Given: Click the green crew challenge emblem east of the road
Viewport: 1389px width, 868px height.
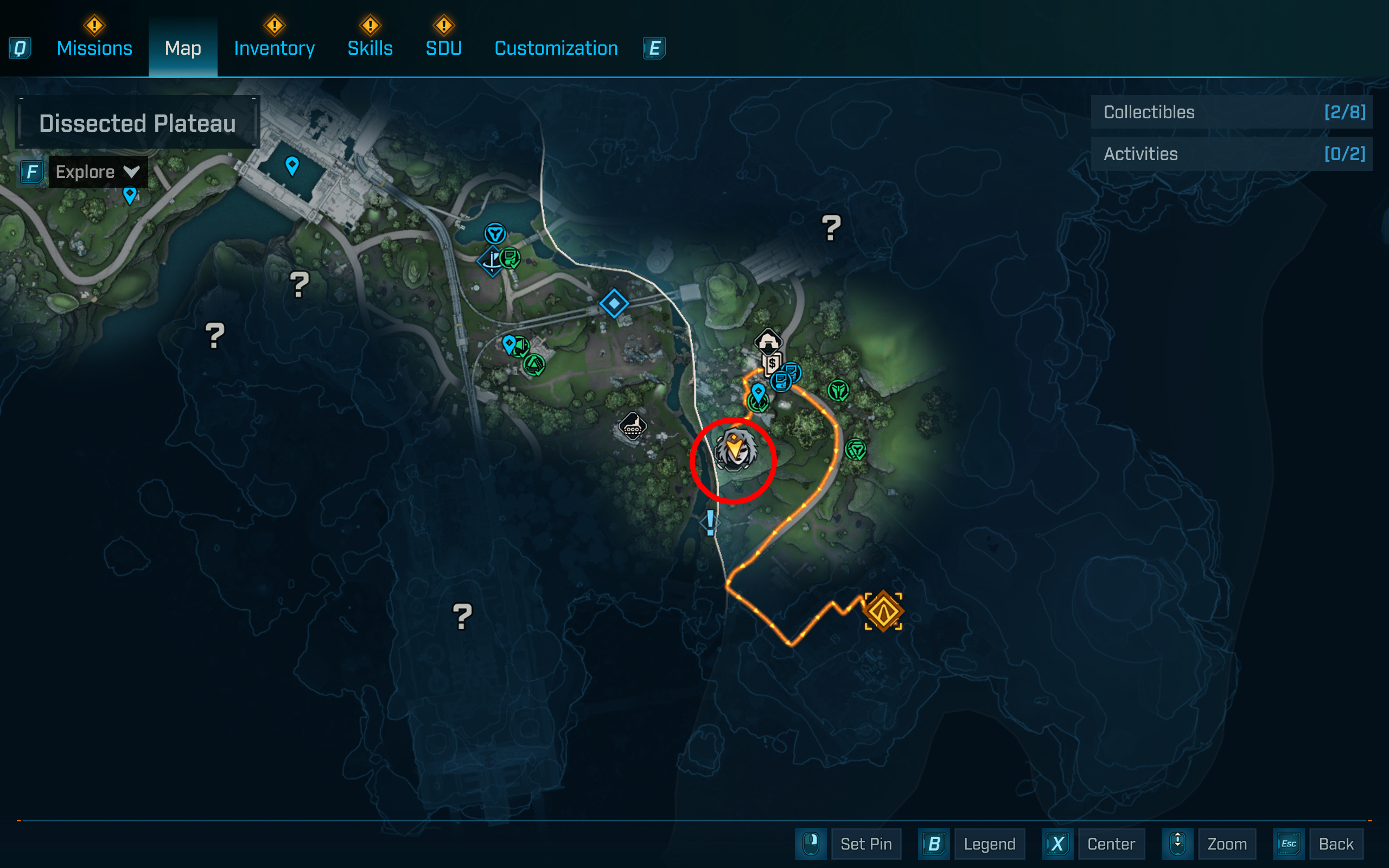Looking at the screenshot, I should click(838, 391).
